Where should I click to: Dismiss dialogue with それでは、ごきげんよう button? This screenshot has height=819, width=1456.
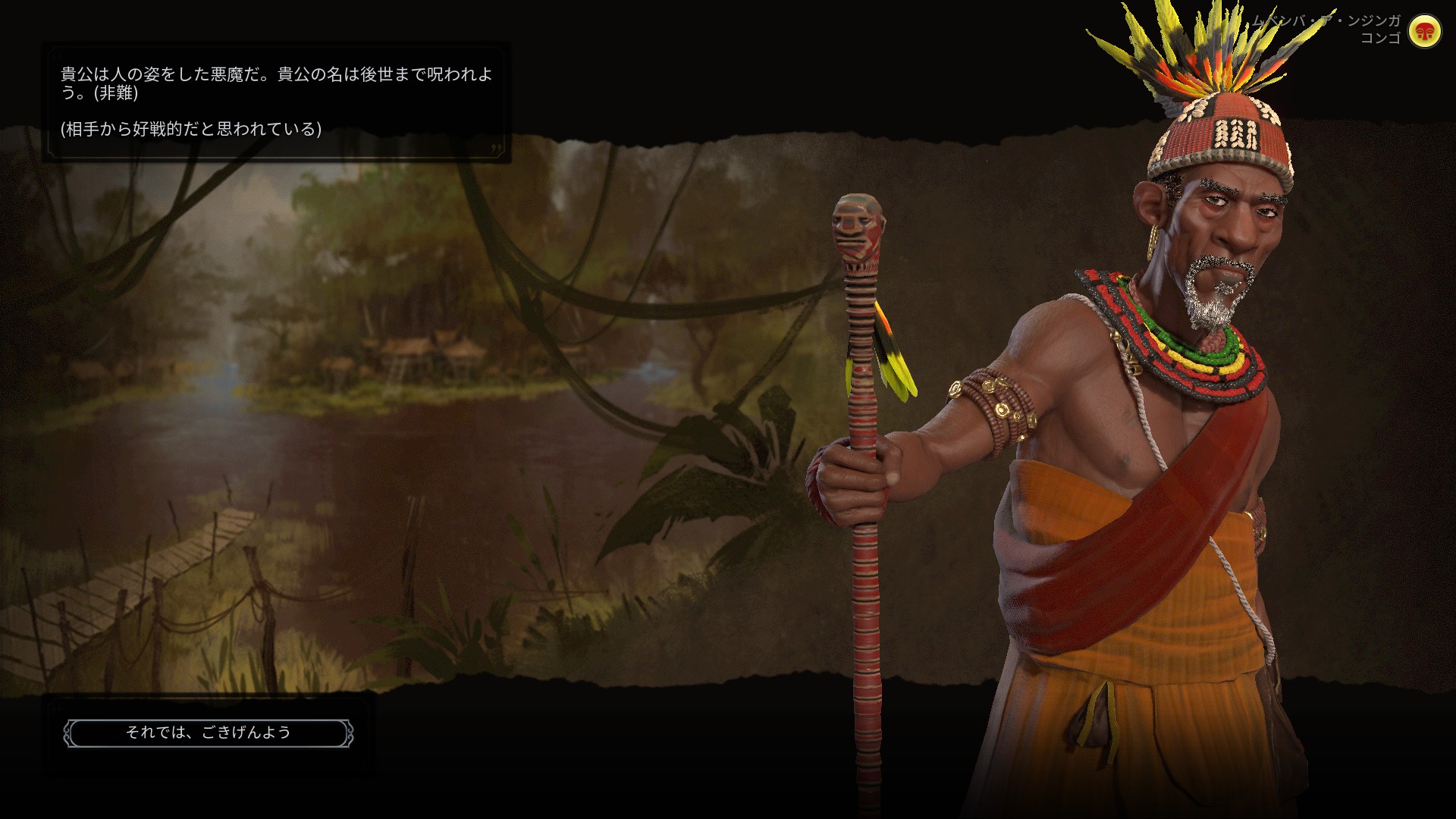click(209, 733)
